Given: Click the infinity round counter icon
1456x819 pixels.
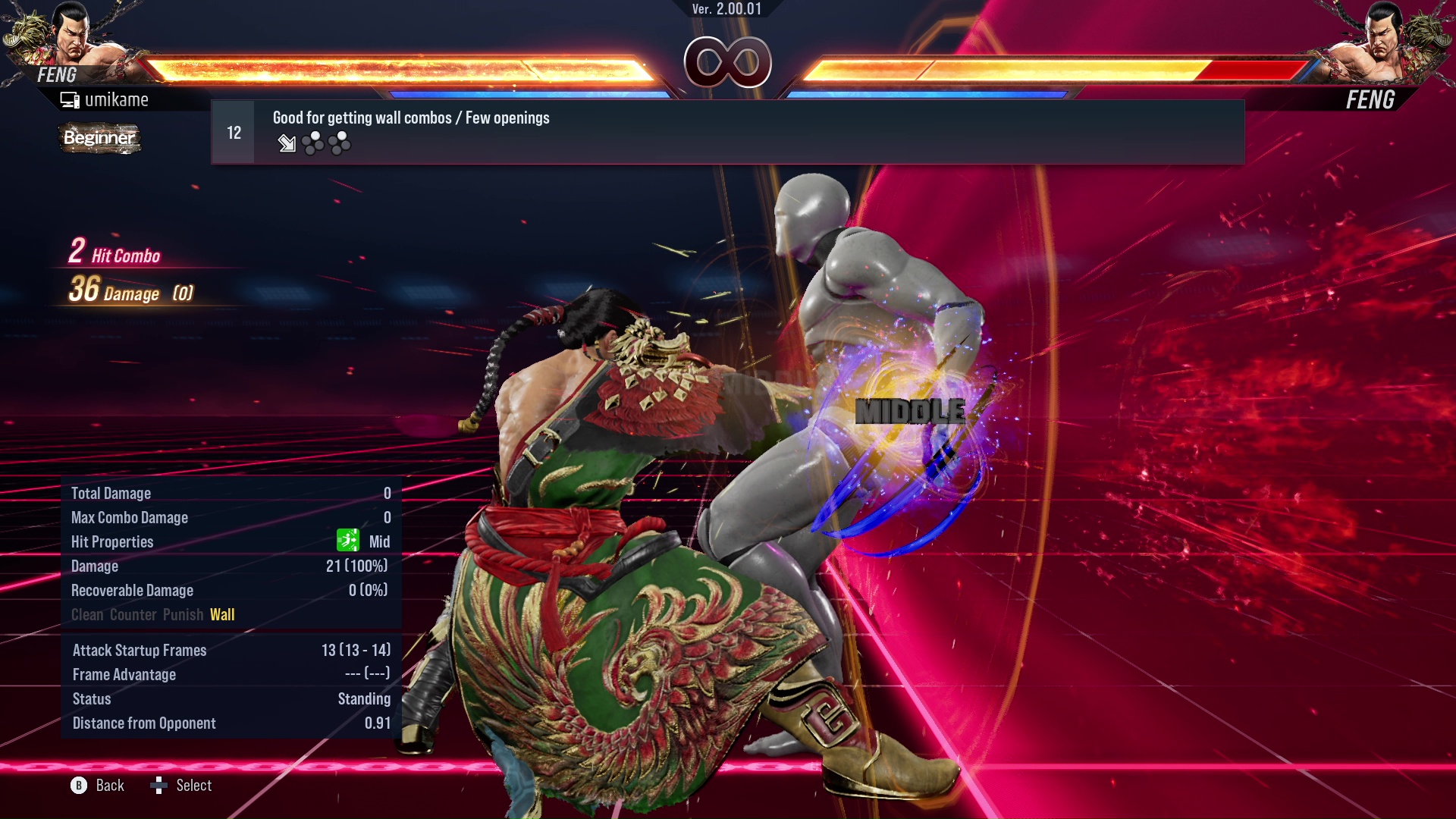Looking at the screenshot, I should pyautogui.click(x=728, y=63).
